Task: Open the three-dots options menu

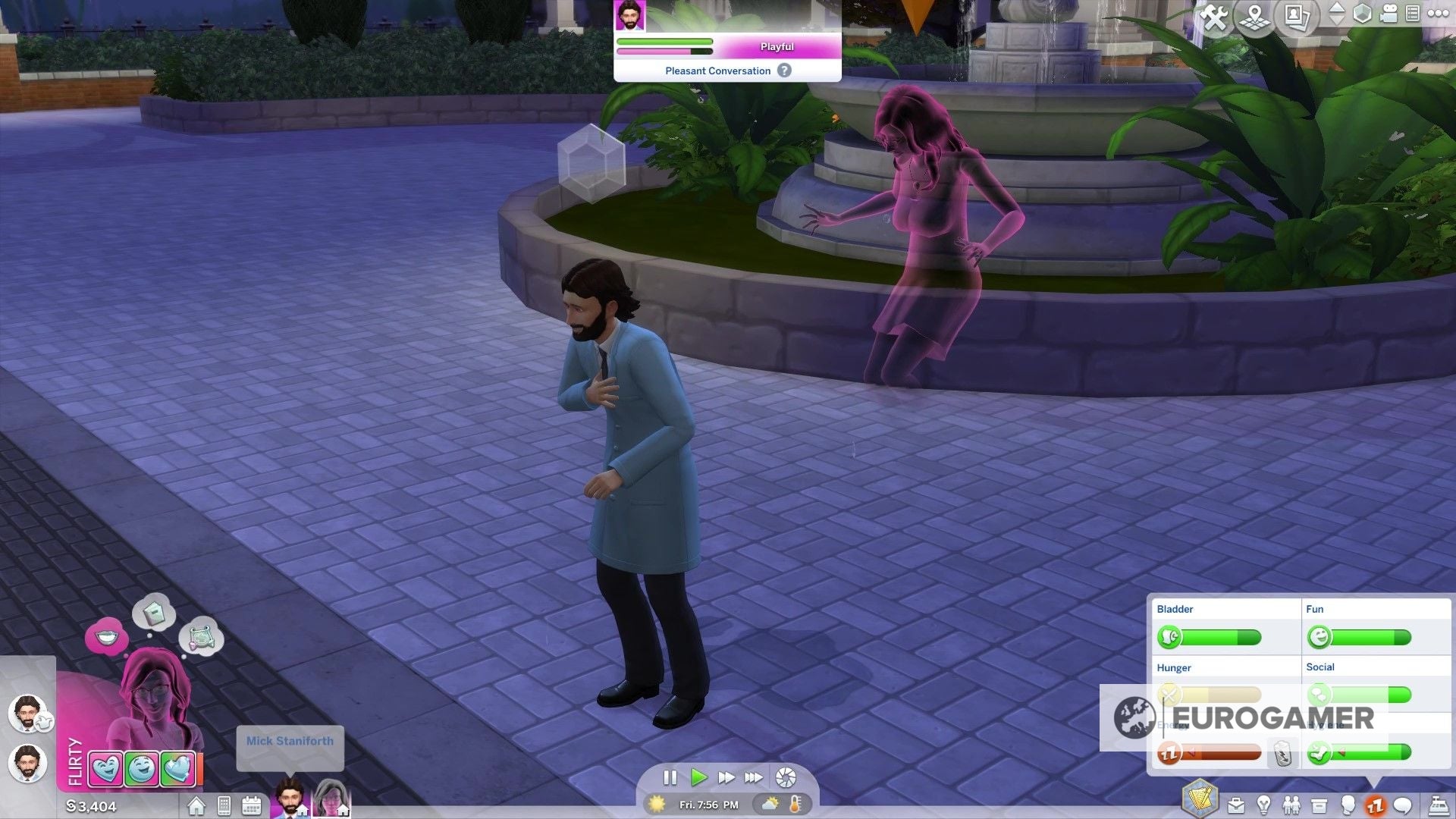Action: tap(1438, 14)
